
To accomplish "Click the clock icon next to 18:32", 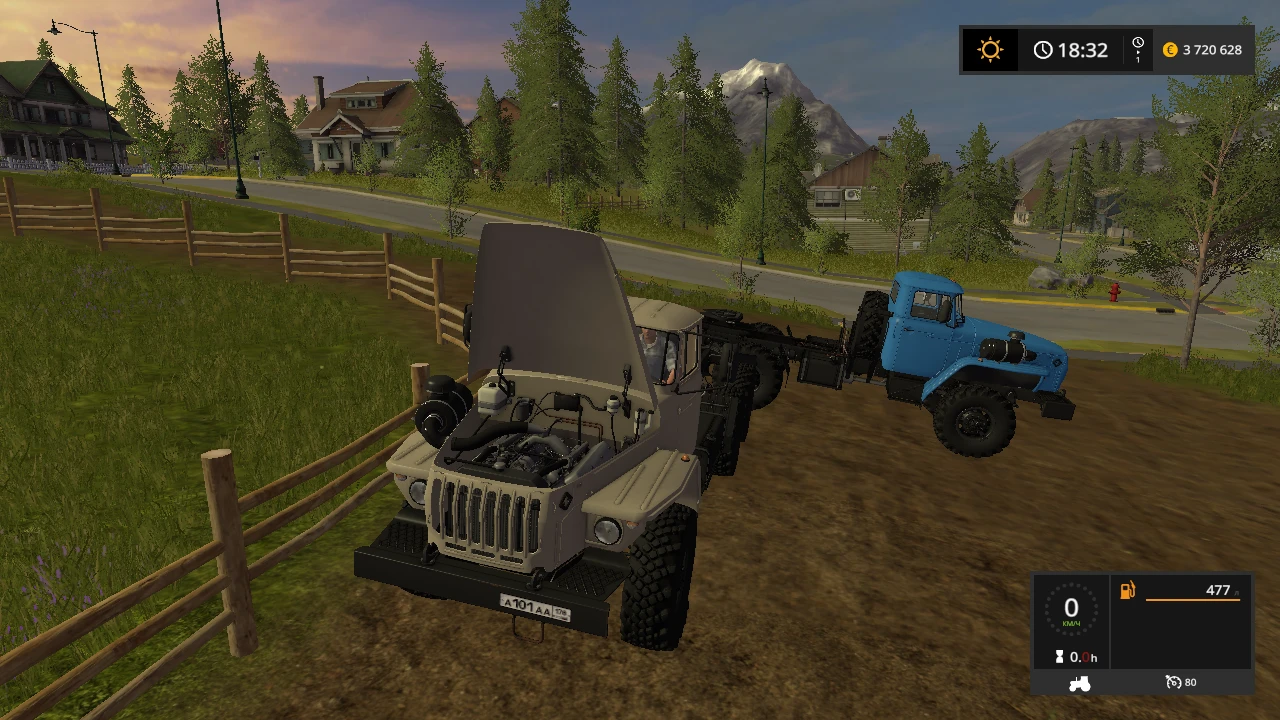I will [1044, 49].
